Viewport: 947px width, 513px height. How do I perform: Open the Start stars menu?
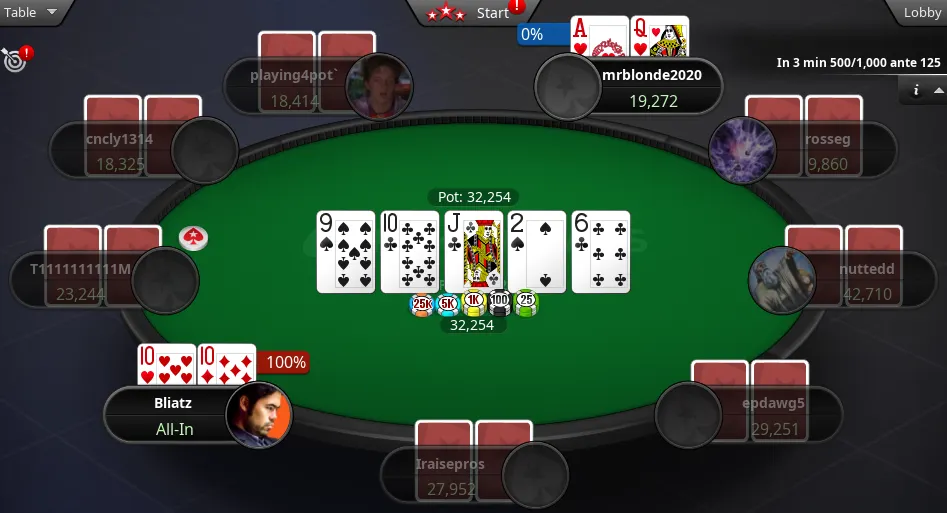(470, 13)
